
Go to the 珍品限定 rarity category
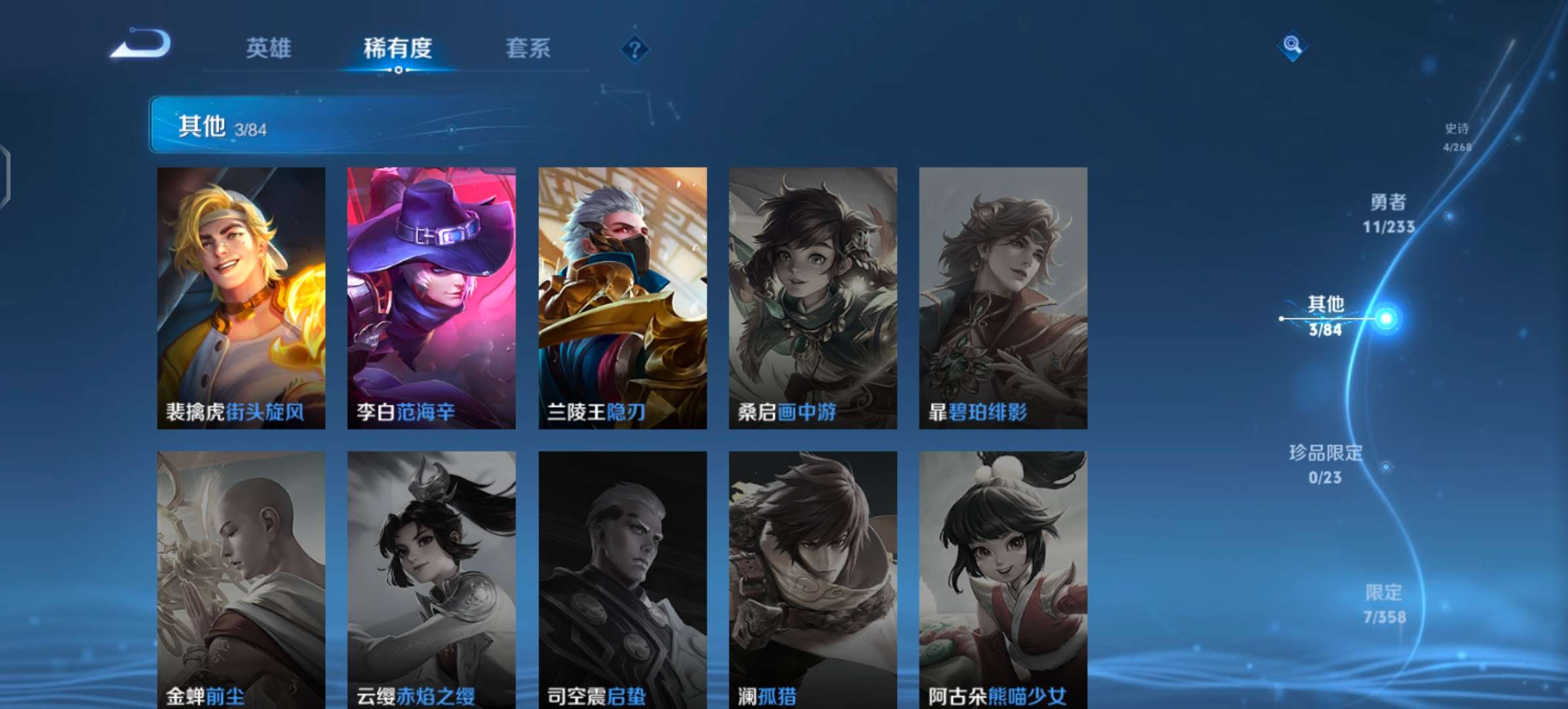coord(1325,464)
